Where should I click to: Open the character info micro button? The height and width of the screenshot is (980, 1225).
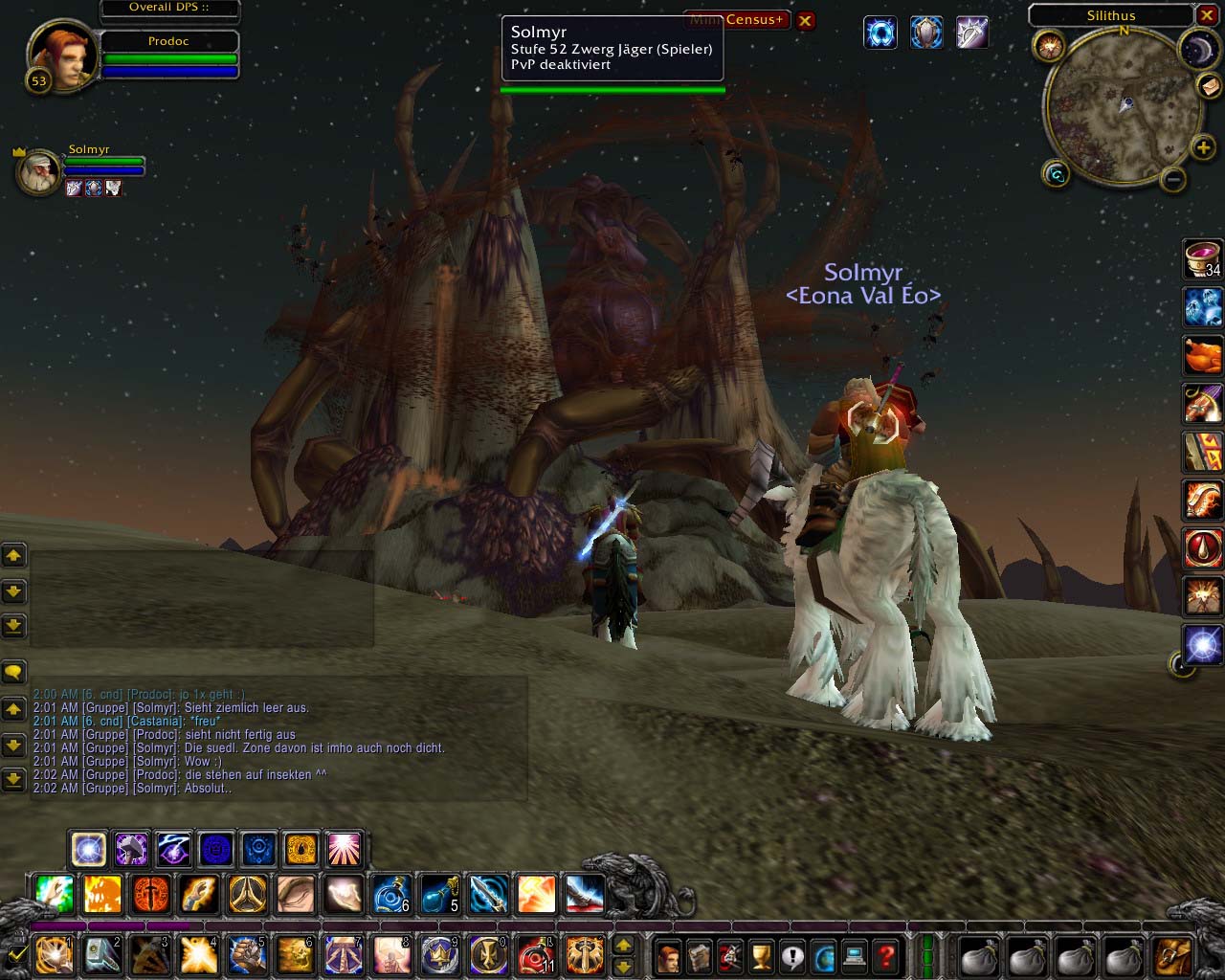pyautogui.click(x=669, y=954)
